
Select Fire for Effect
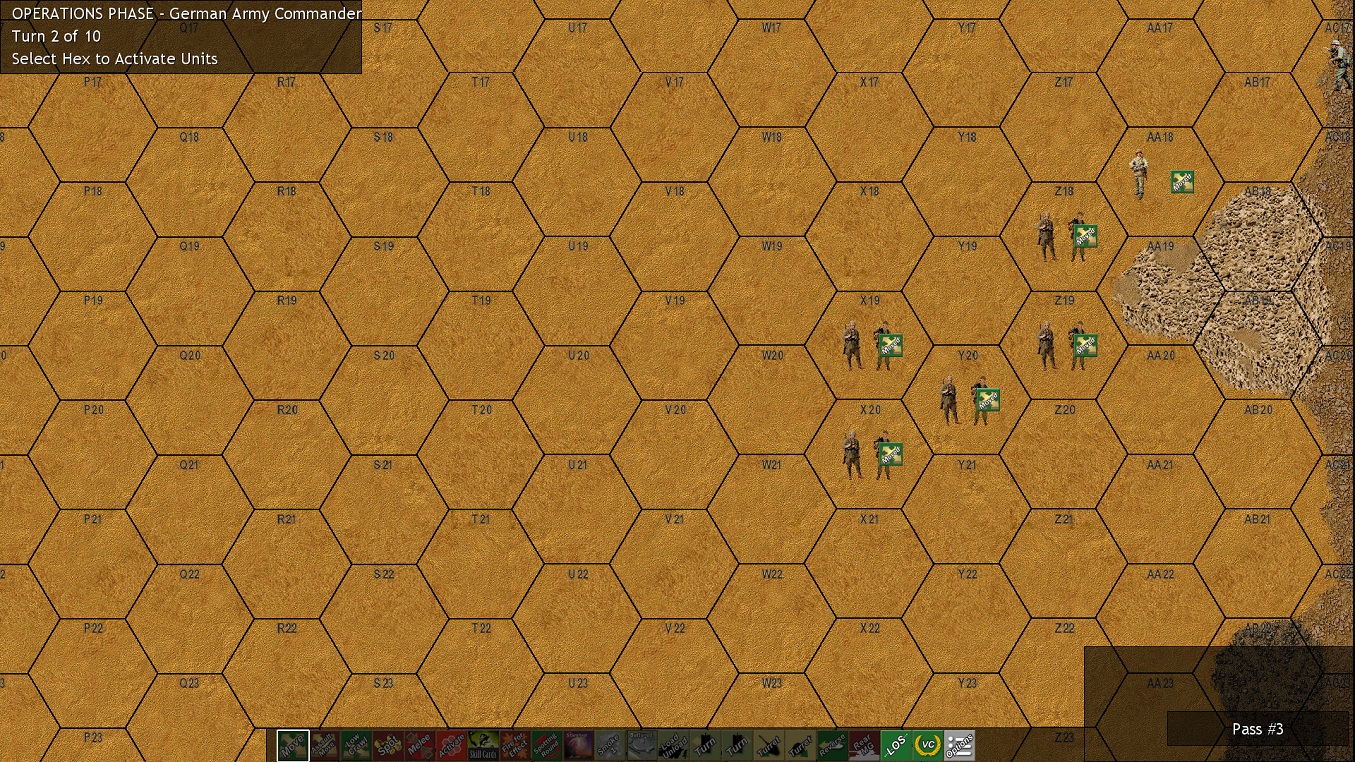coord(517,745)
